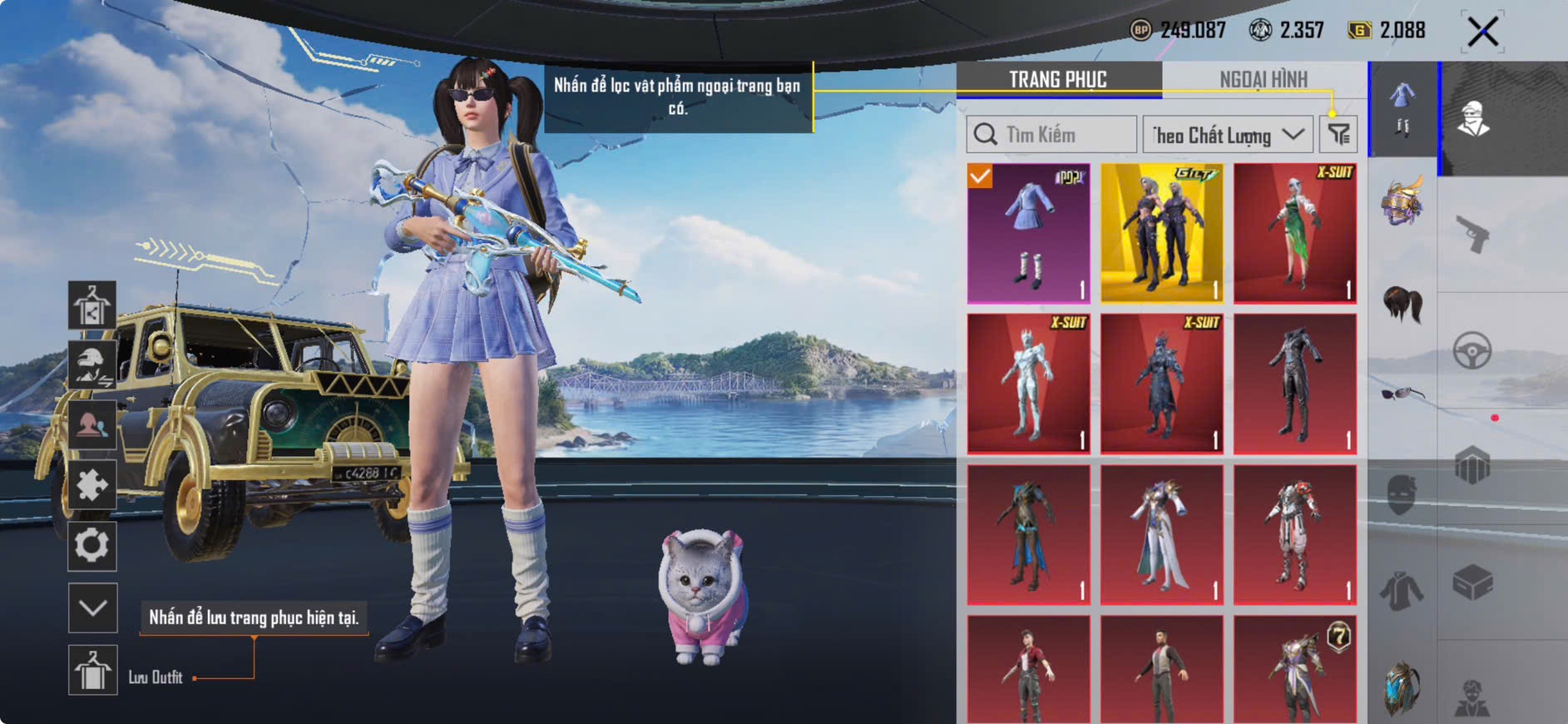Screen dimensions: 1568x724
Task: Click the Tìm Kiếm search field
Action: [1051, 135]
